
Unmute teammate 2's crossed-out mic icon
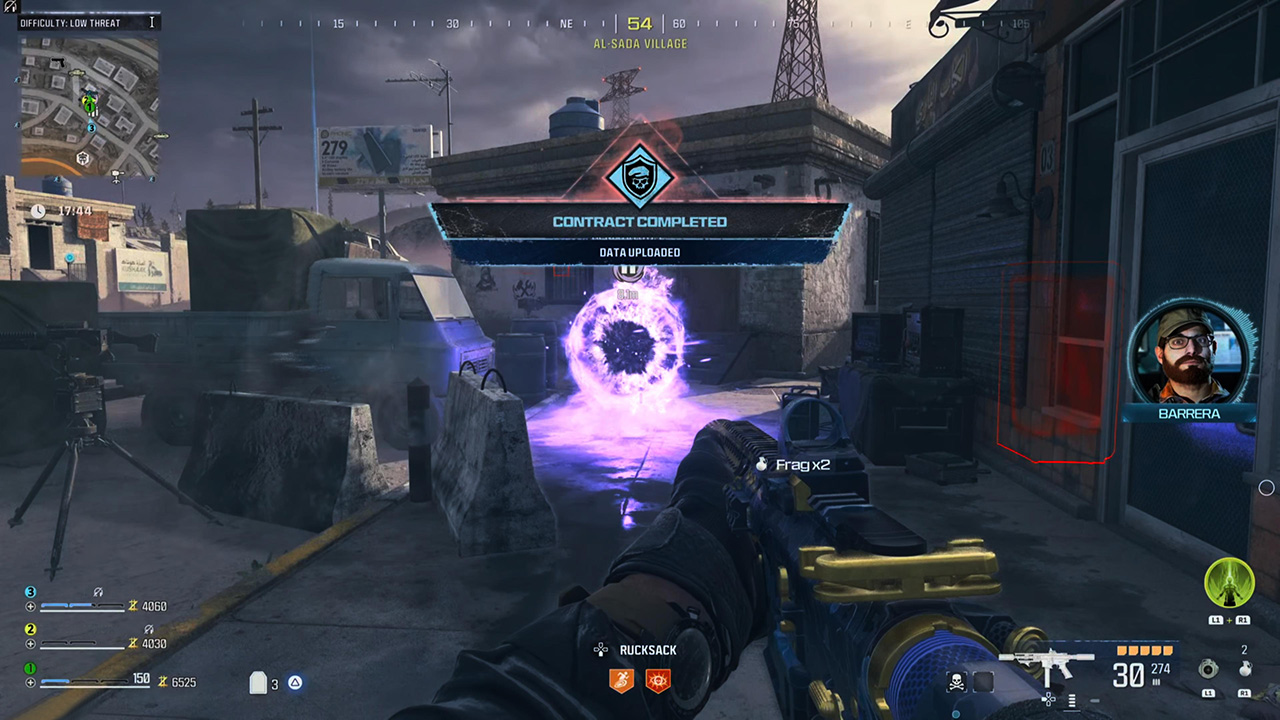tap(148, 628)
